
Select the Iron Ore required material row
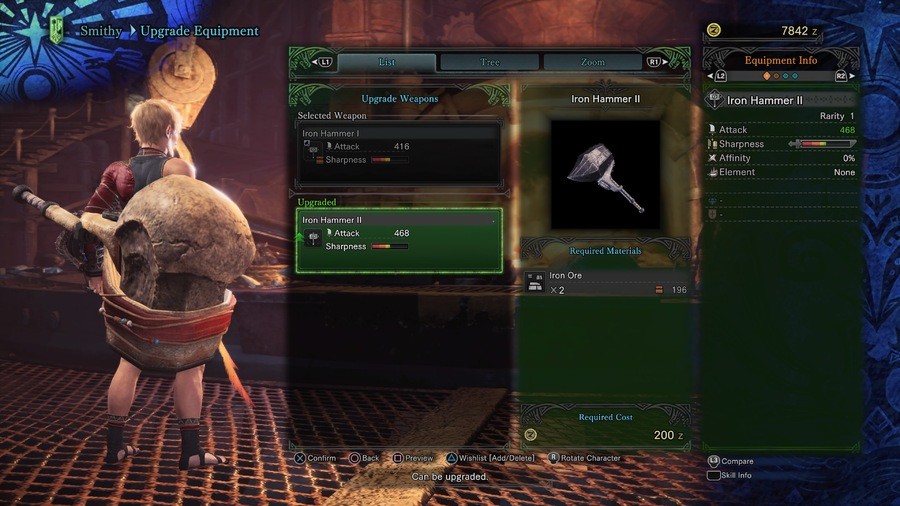[x=606, y=283]
